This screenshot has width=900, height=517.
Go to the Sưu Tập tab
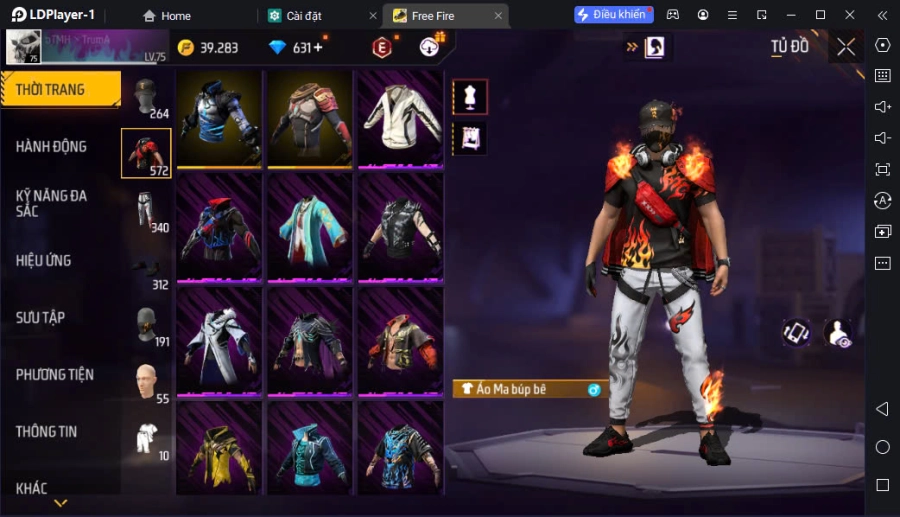click(41, 318)
